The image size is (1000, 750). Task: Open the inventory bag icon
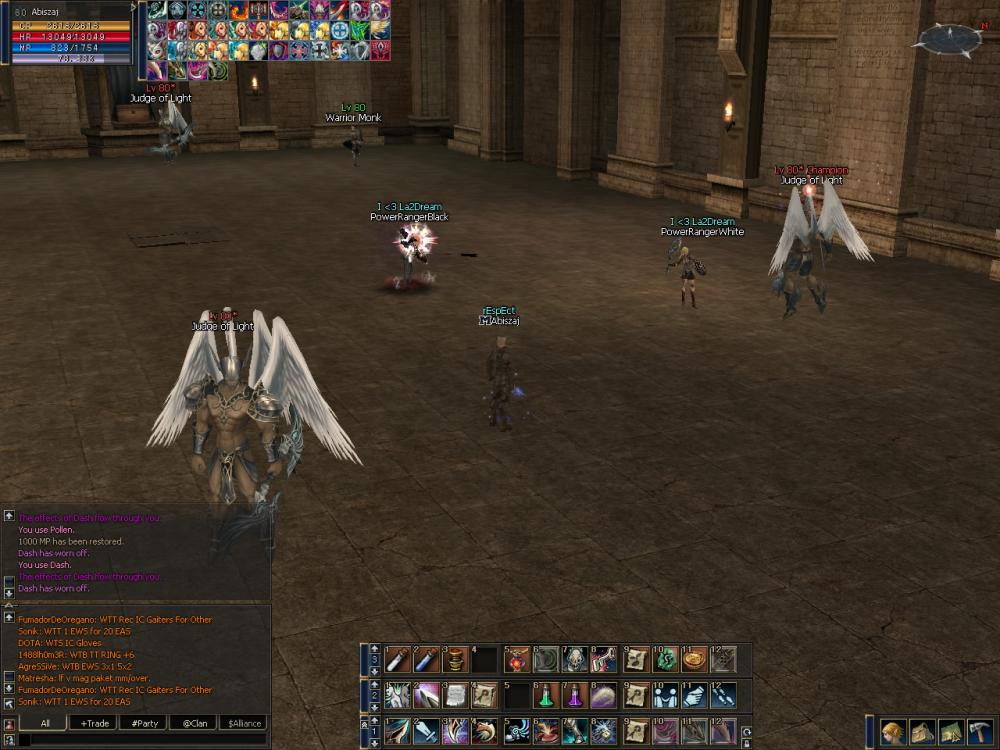pyautogui.click(x=922, y=732)
